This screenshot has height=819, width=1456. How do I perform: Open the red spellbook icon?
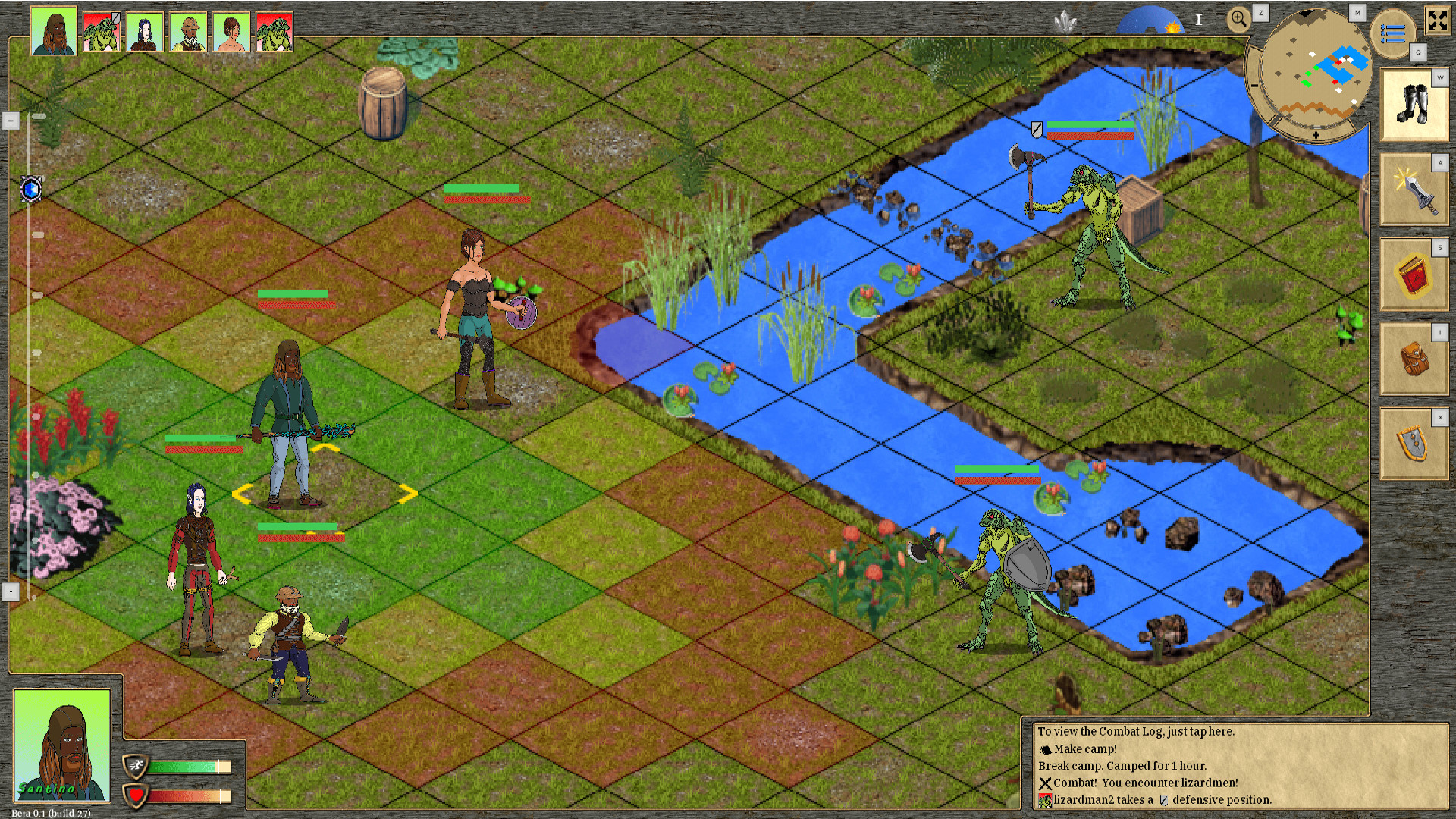coord(1415,275)
